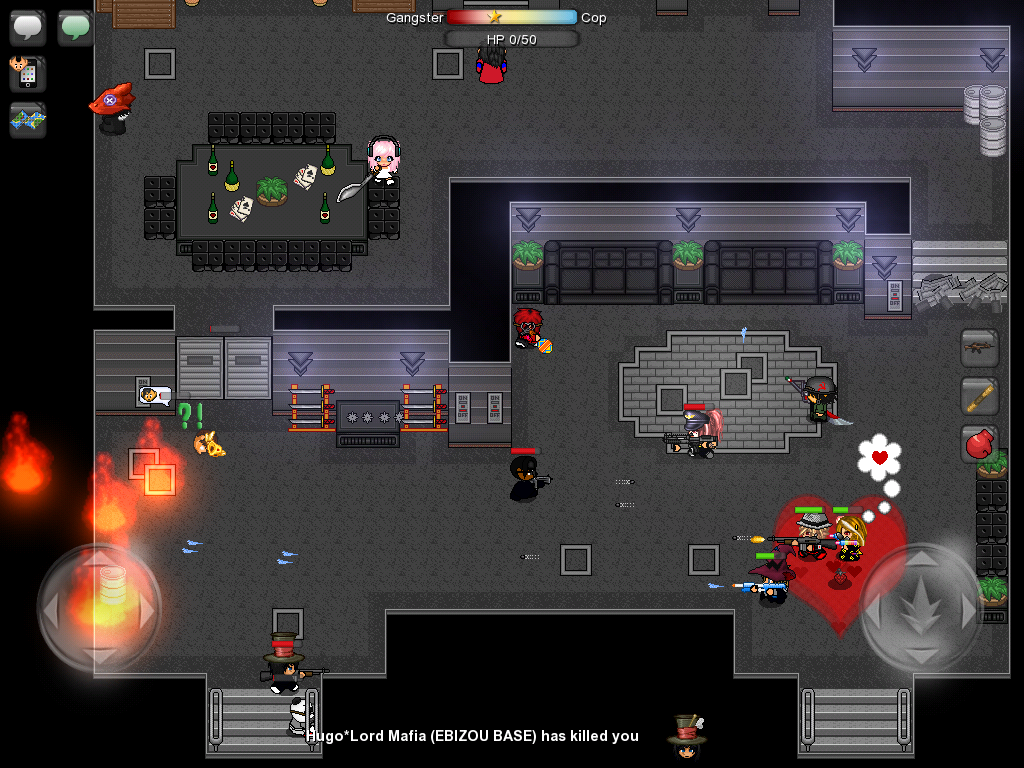Select the golden stick weapon slot

[x=980, y=396]
